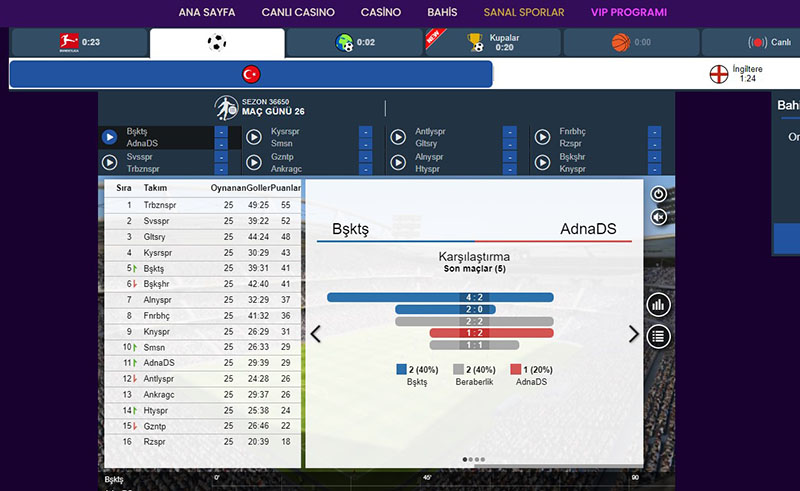Show the next comparison slide with right arrow

[x=633, y=334]
